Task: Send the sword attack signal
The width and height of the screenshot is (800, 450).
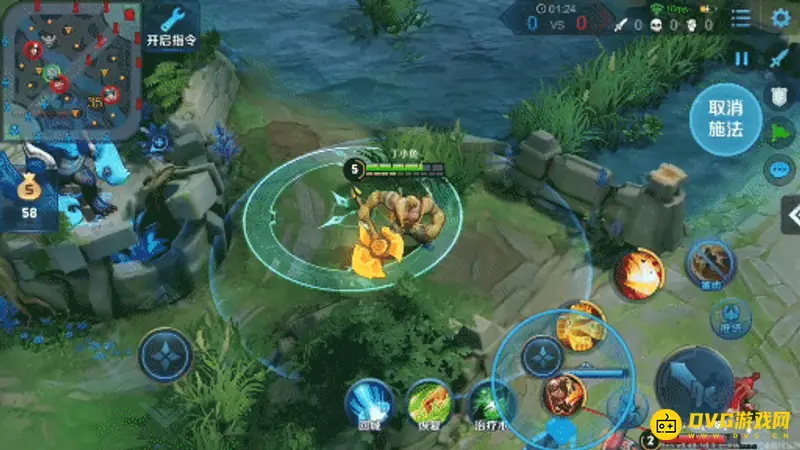Action: (779, 59)
